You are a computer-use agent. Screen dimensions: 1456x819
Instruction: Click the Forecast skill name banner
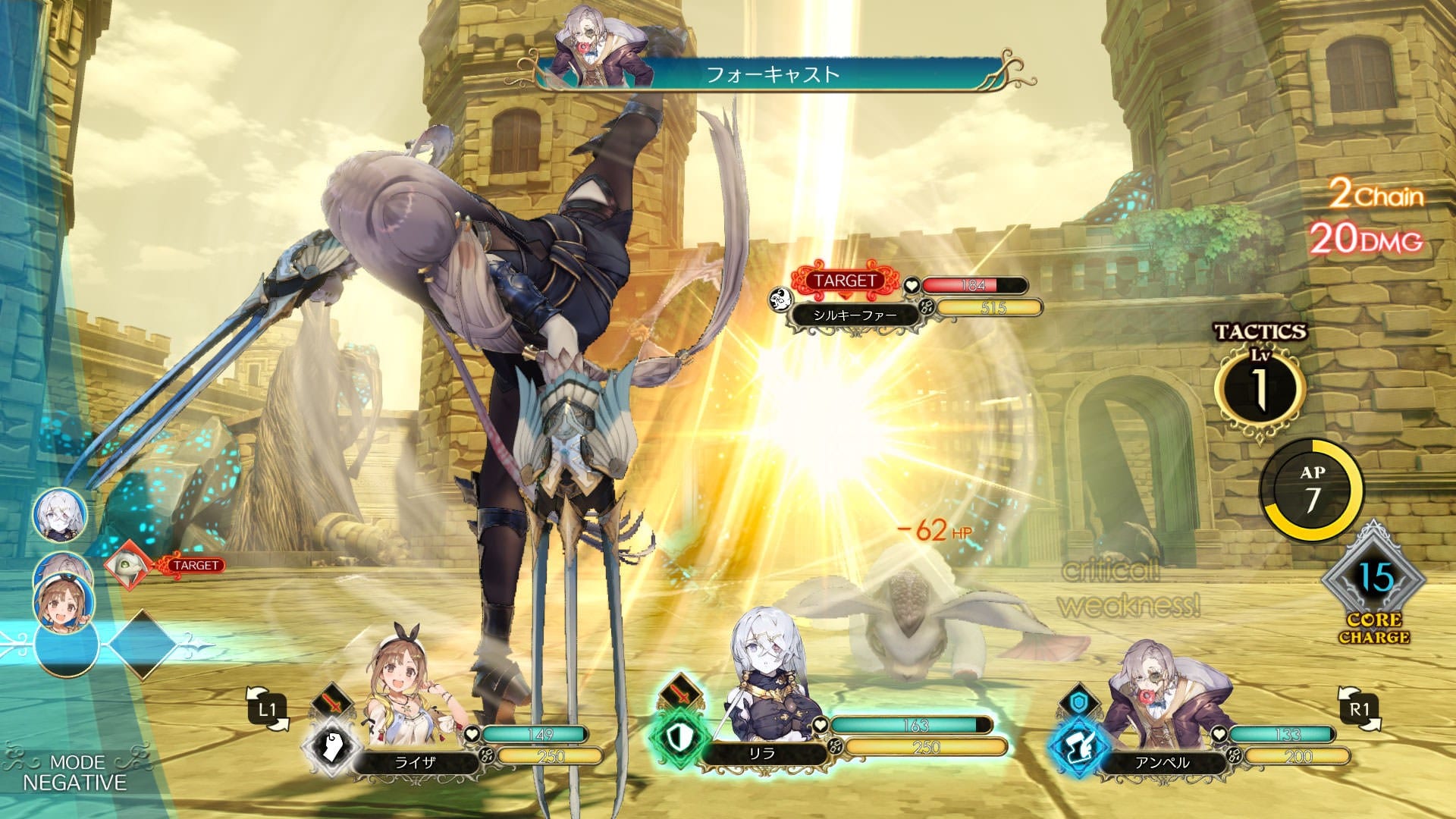[x=772, y=74]
